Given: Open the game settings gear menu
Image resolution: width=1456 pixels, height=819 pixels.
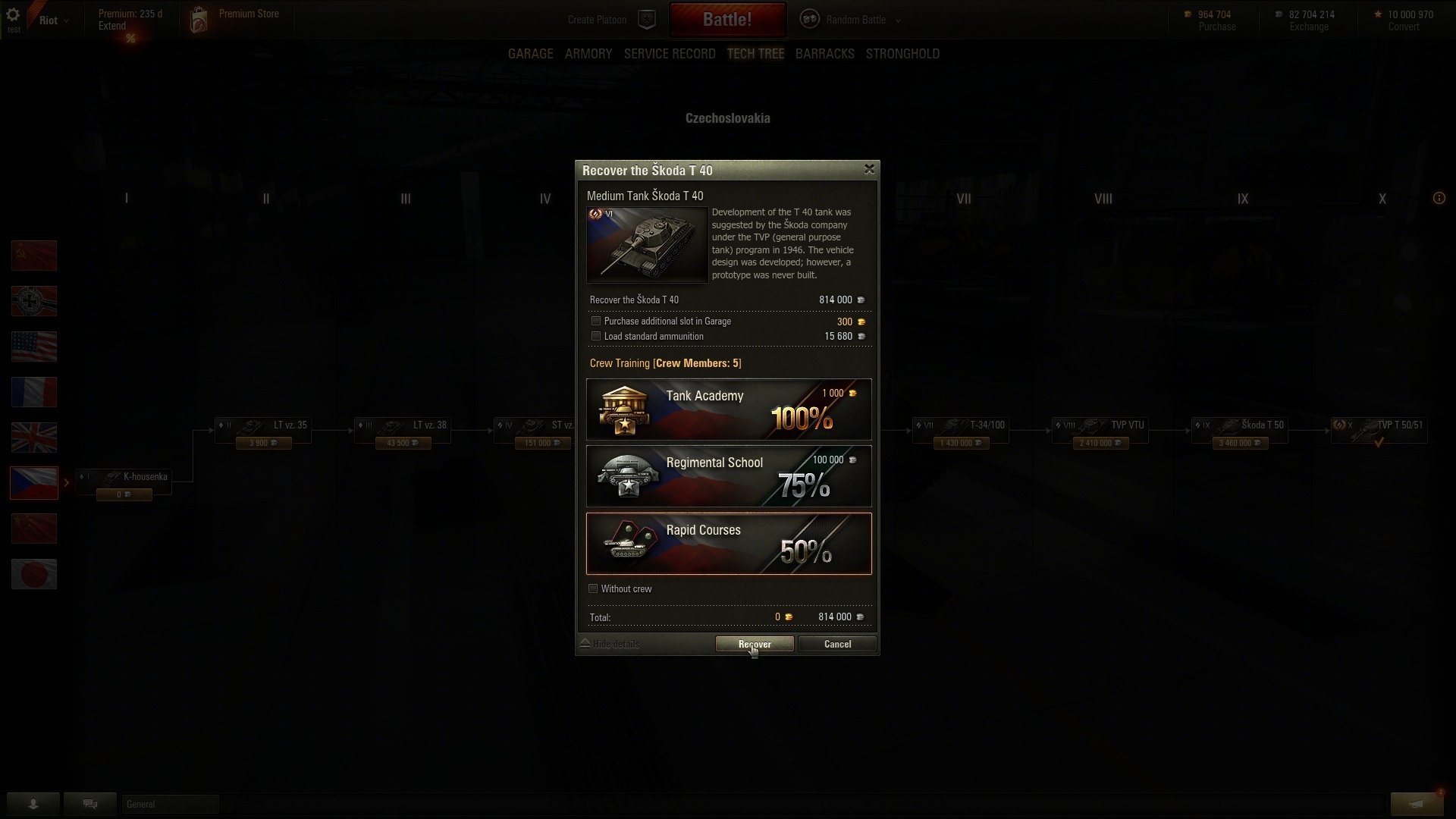Looking at the screenshot, I should pyautogui.click(x=13, y=15).
